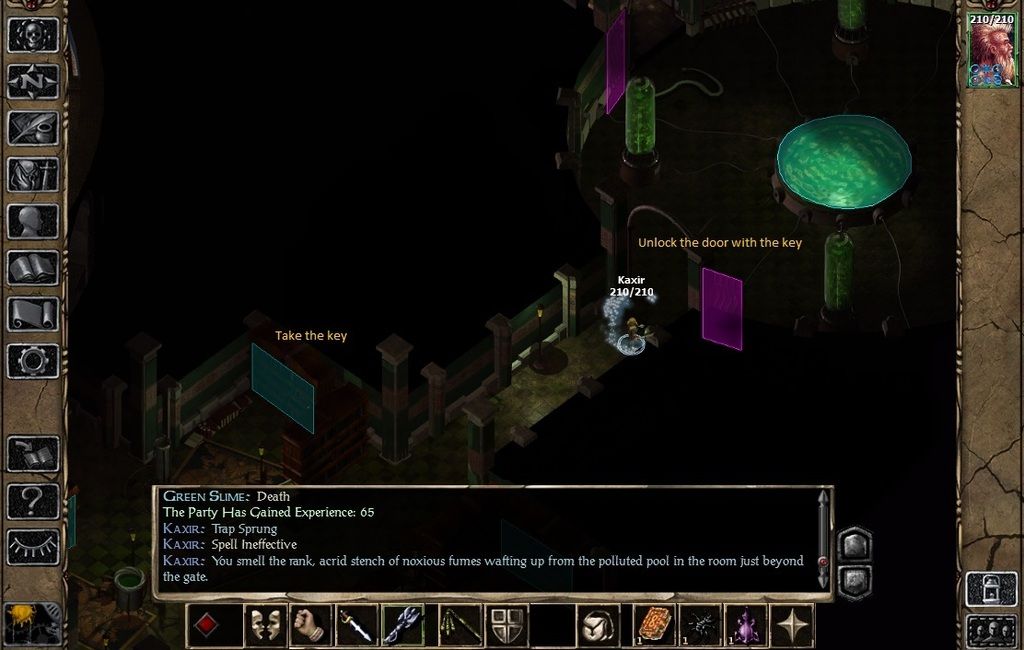Click the shield guard button

(507, 626)
